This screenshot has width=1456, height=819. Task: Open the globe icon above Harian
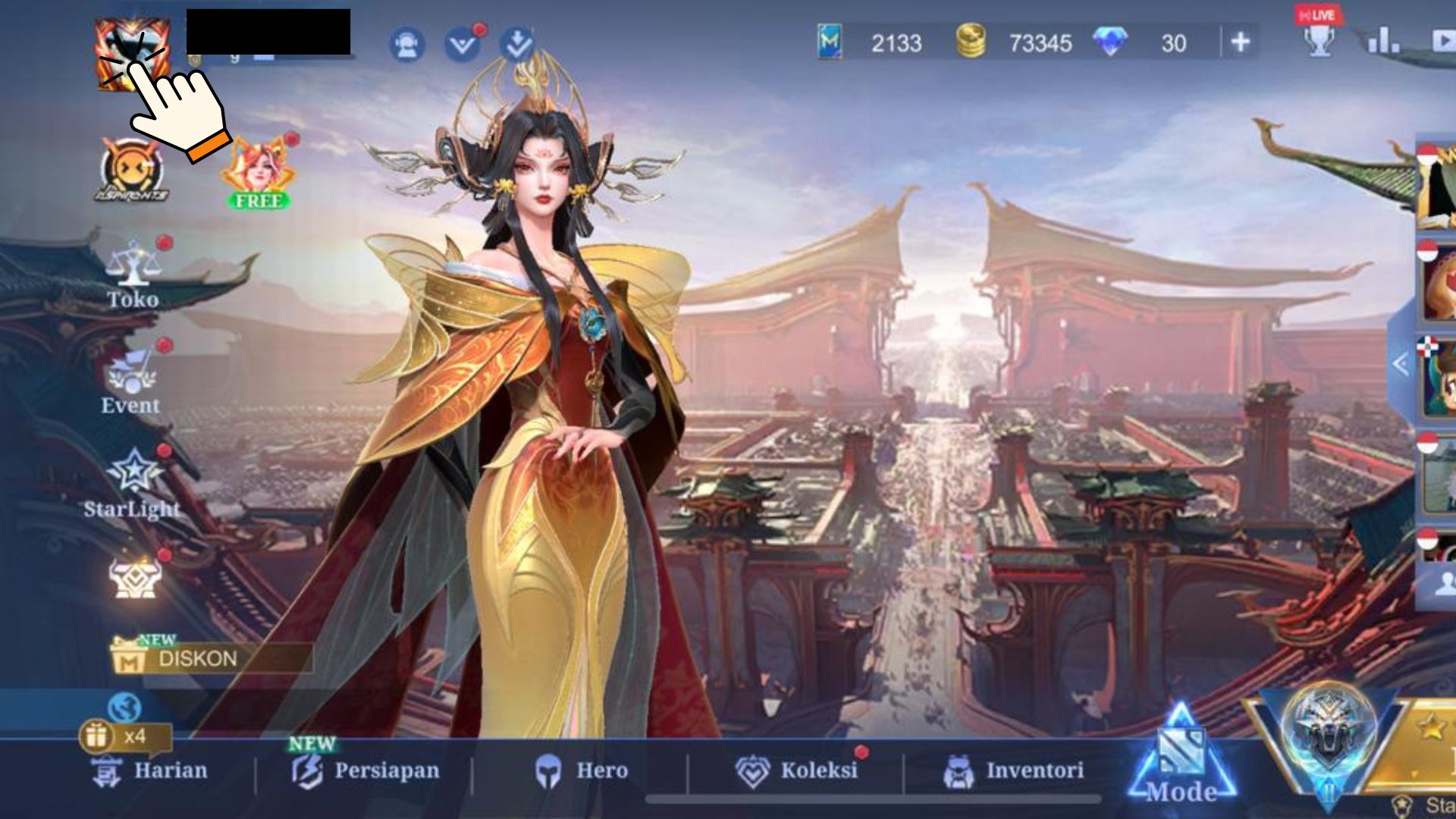pyautogui.click(x=124, y=708)
